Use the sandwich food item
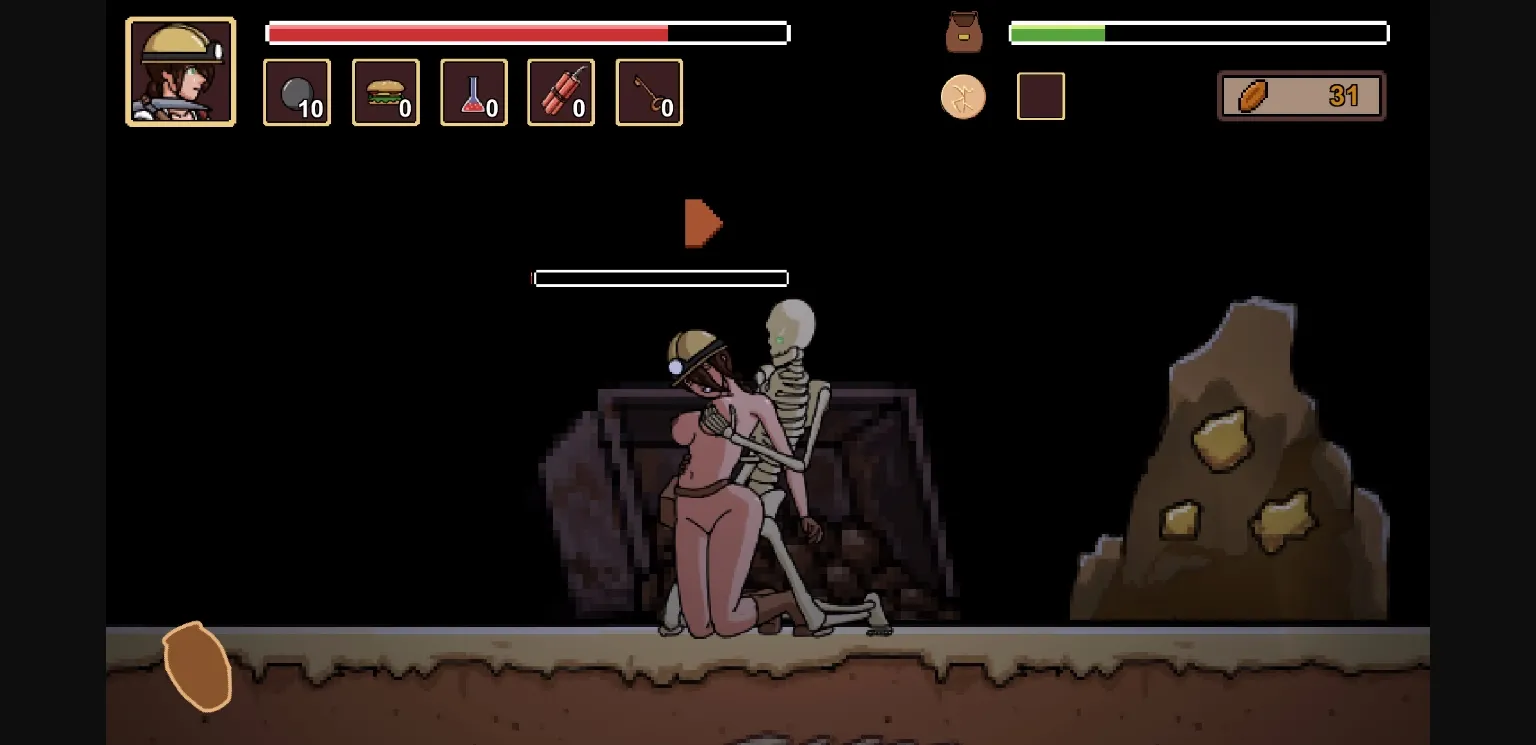The width and height of the screenshot is (1536, 745). click(385, 92)
